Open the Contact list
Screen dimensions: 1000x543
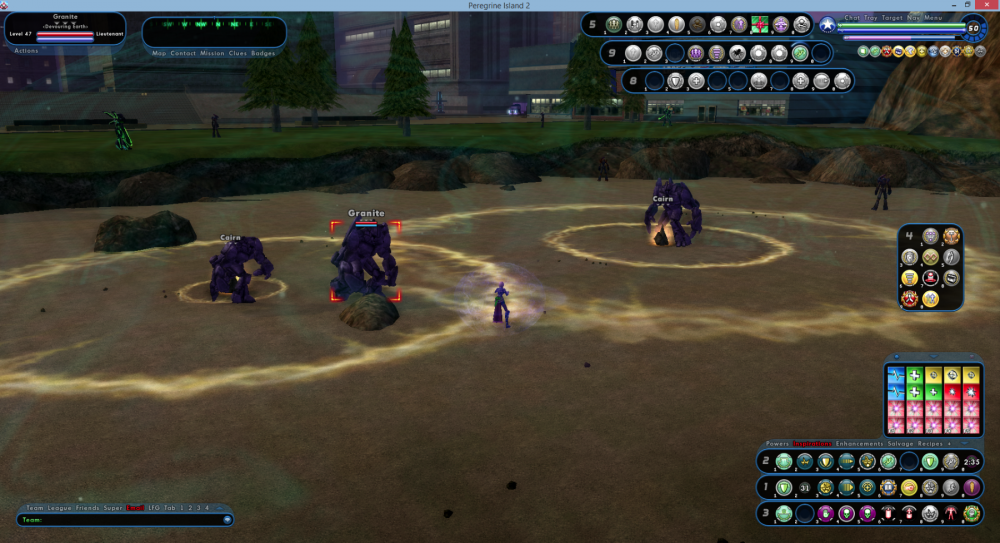click(x=183, y=53)
